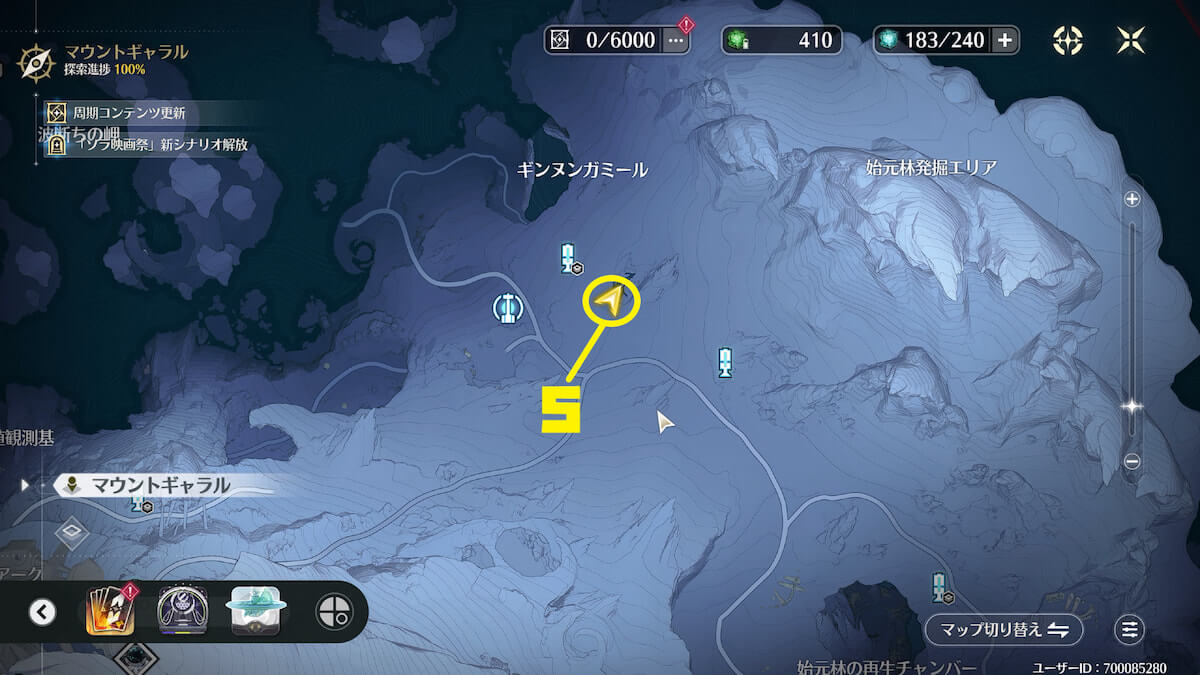Open the teal floating island icon
Viewport: 1200px width, 675px height.
click(x=255, y=611)
